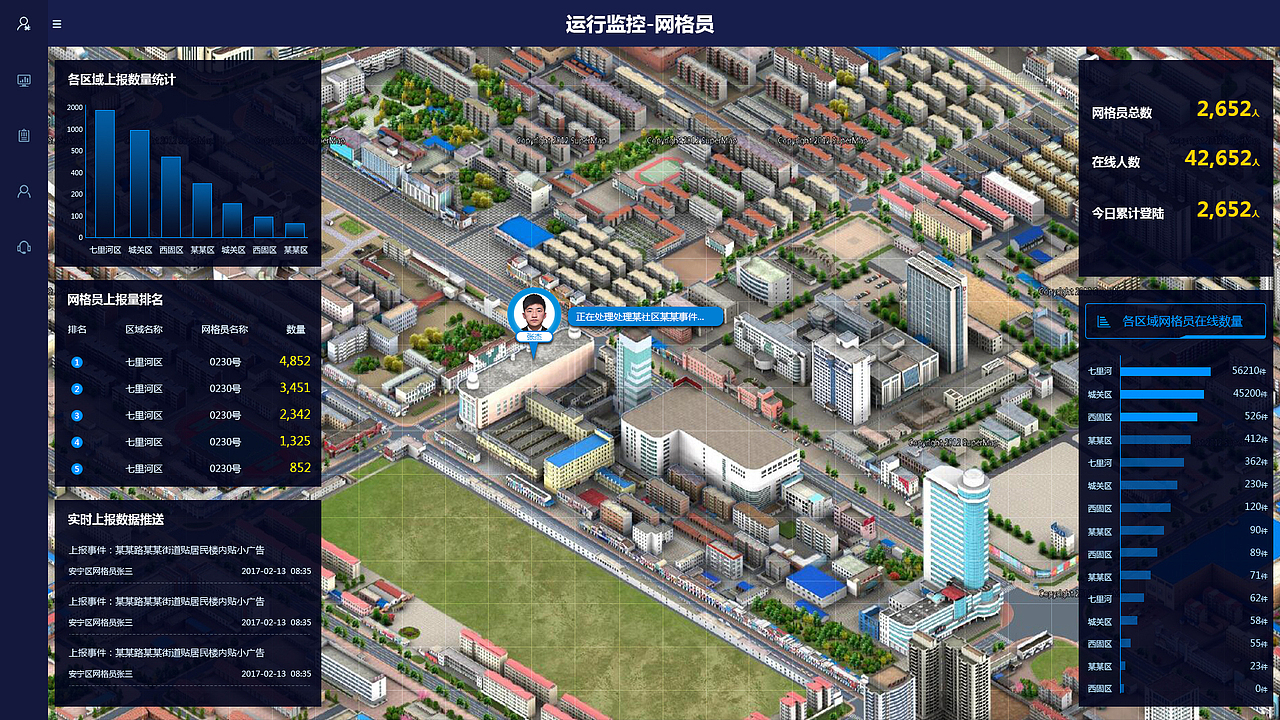
Task: Select the user settings icon at top of sidebar
Action: coord(23,24)
